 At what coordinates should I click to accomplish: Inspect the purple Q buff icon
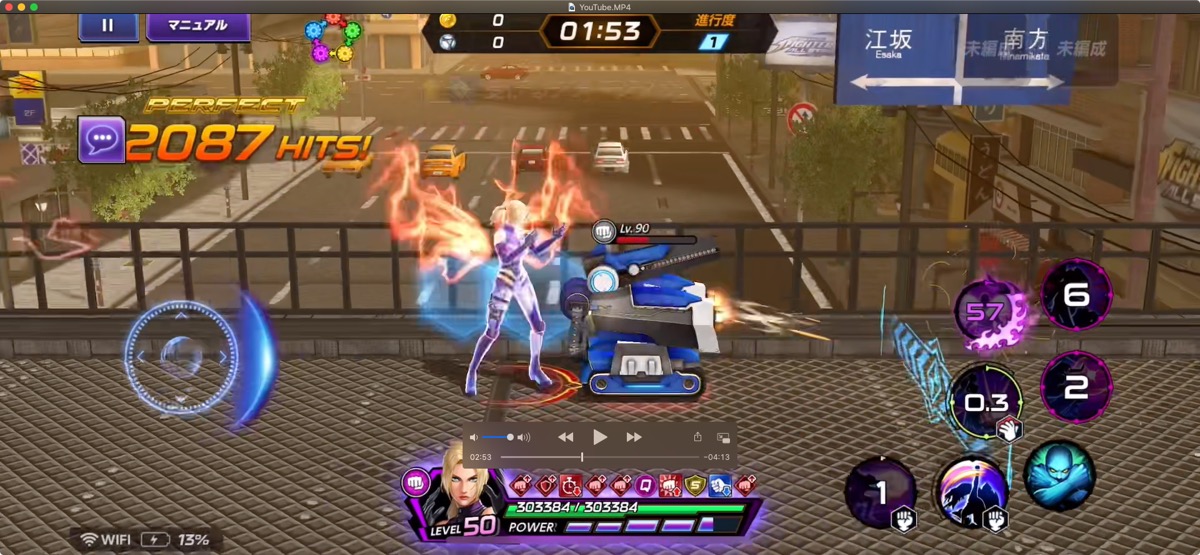pos(645,485)
